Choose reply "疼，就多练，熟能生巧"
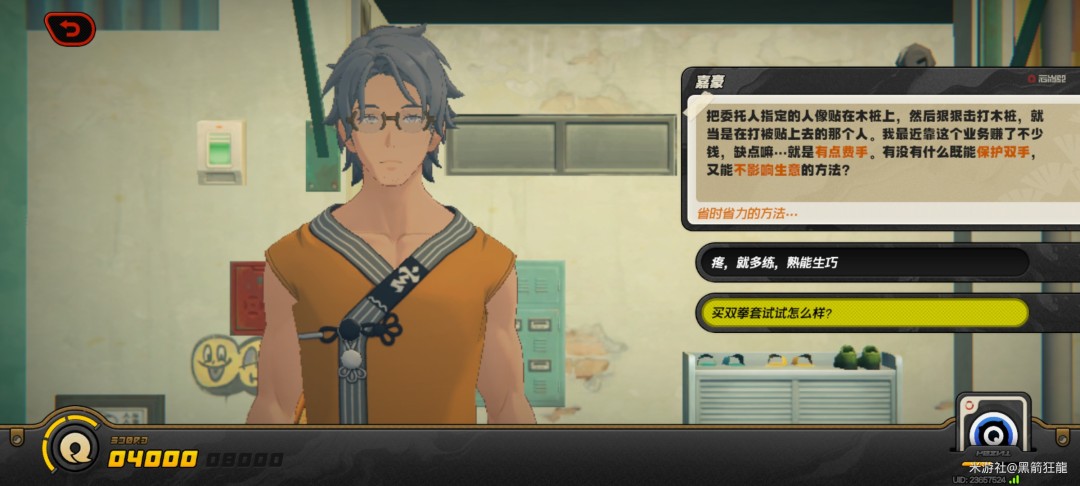This screenshot has height=486, width=1080. pyautogui.click(x=862, y=262)
